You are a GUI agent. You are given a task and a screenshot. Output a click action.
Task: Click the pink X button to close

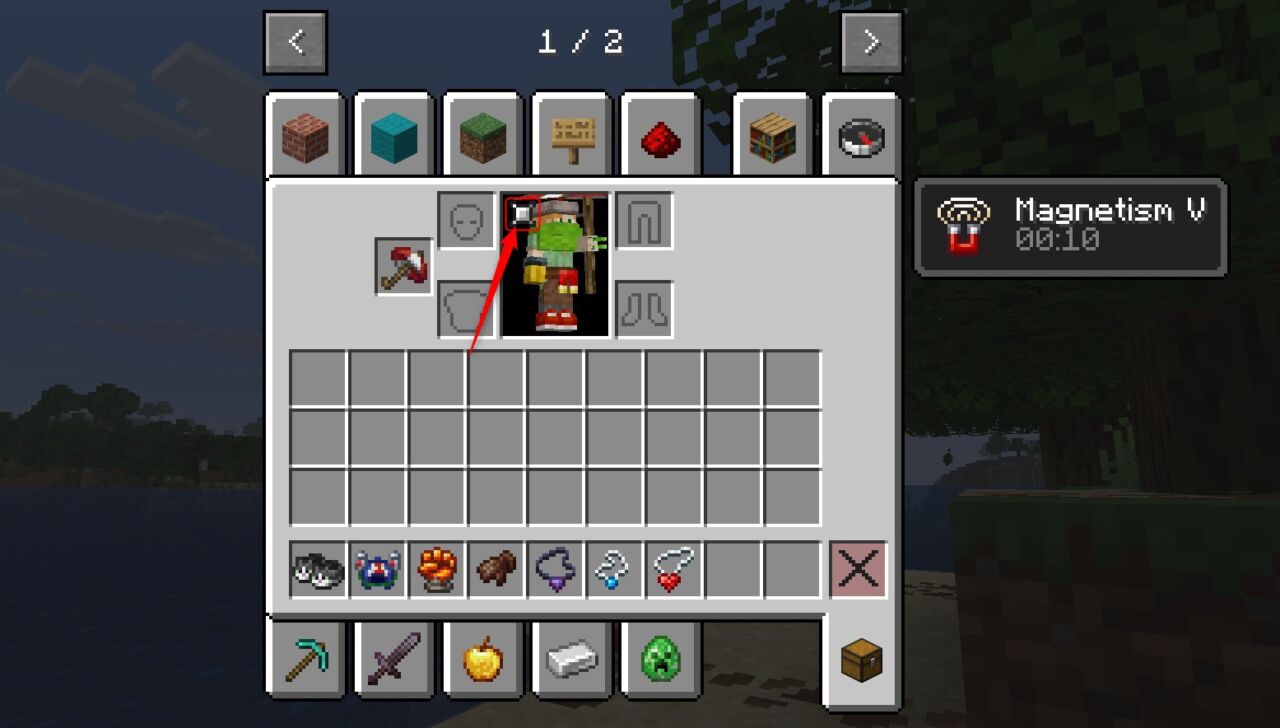pyautogui.click(x=858, y=570)
